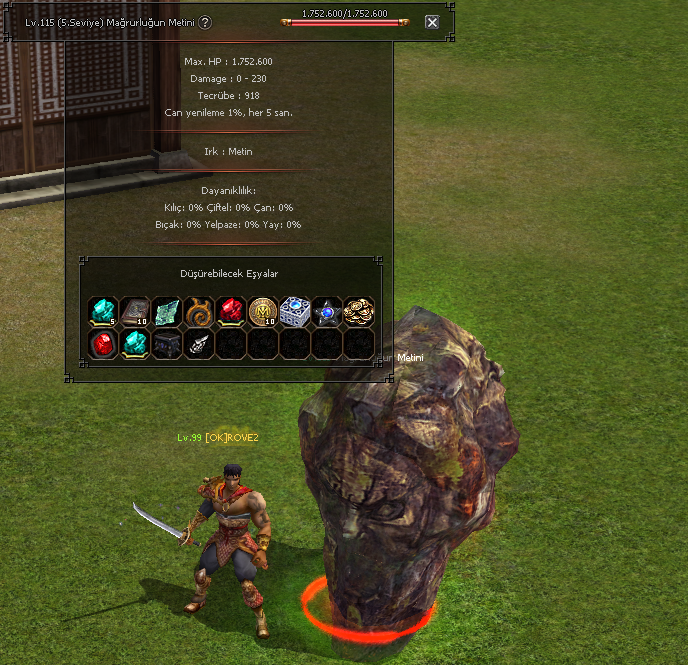Close the Metin target info window
The height and width of the screenshot is (665, 688).
pos(432,22)
